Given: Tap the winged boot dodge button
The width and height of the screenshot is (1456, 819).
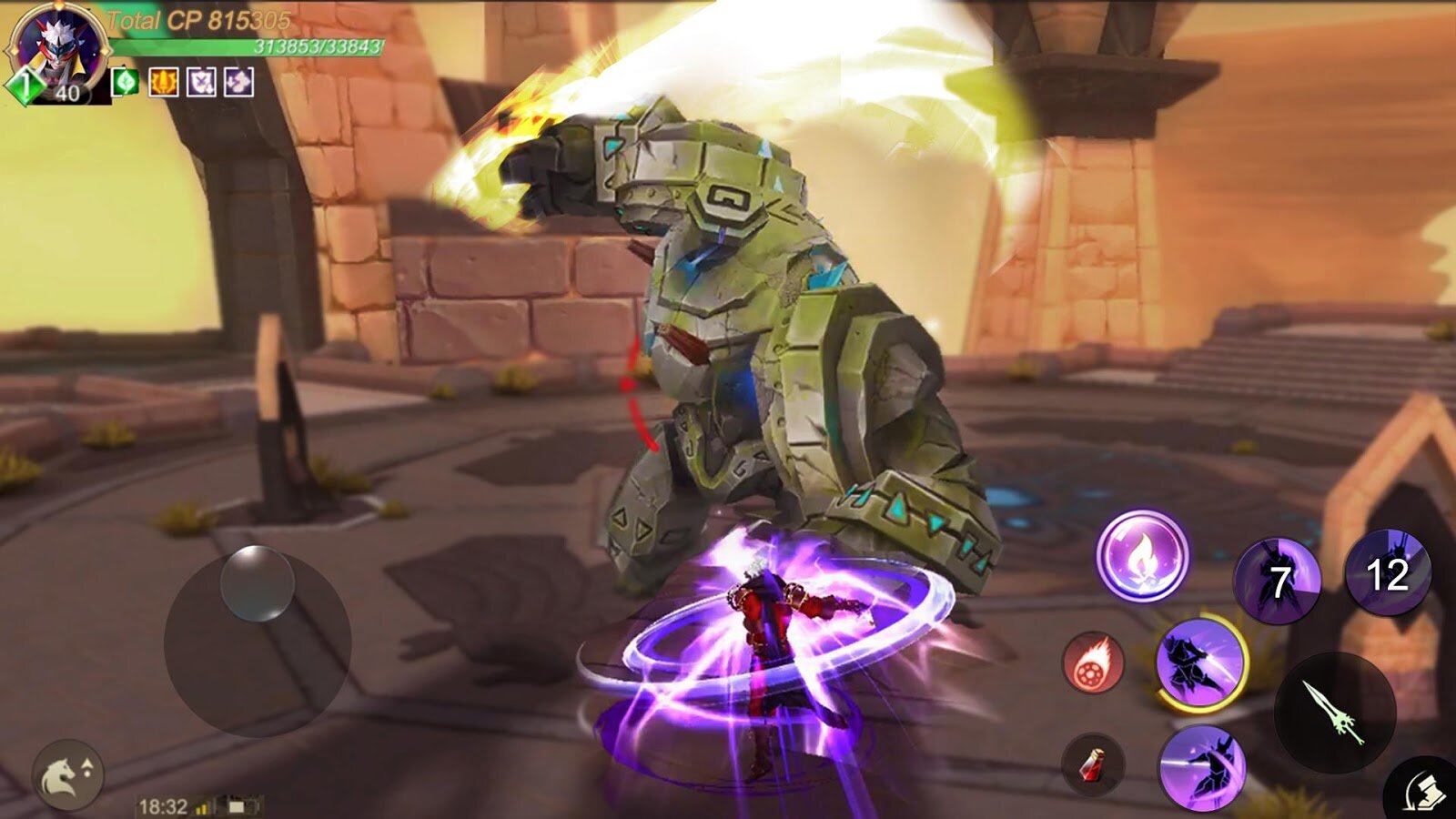Looking at the screenshot, I should [1425, 790].
